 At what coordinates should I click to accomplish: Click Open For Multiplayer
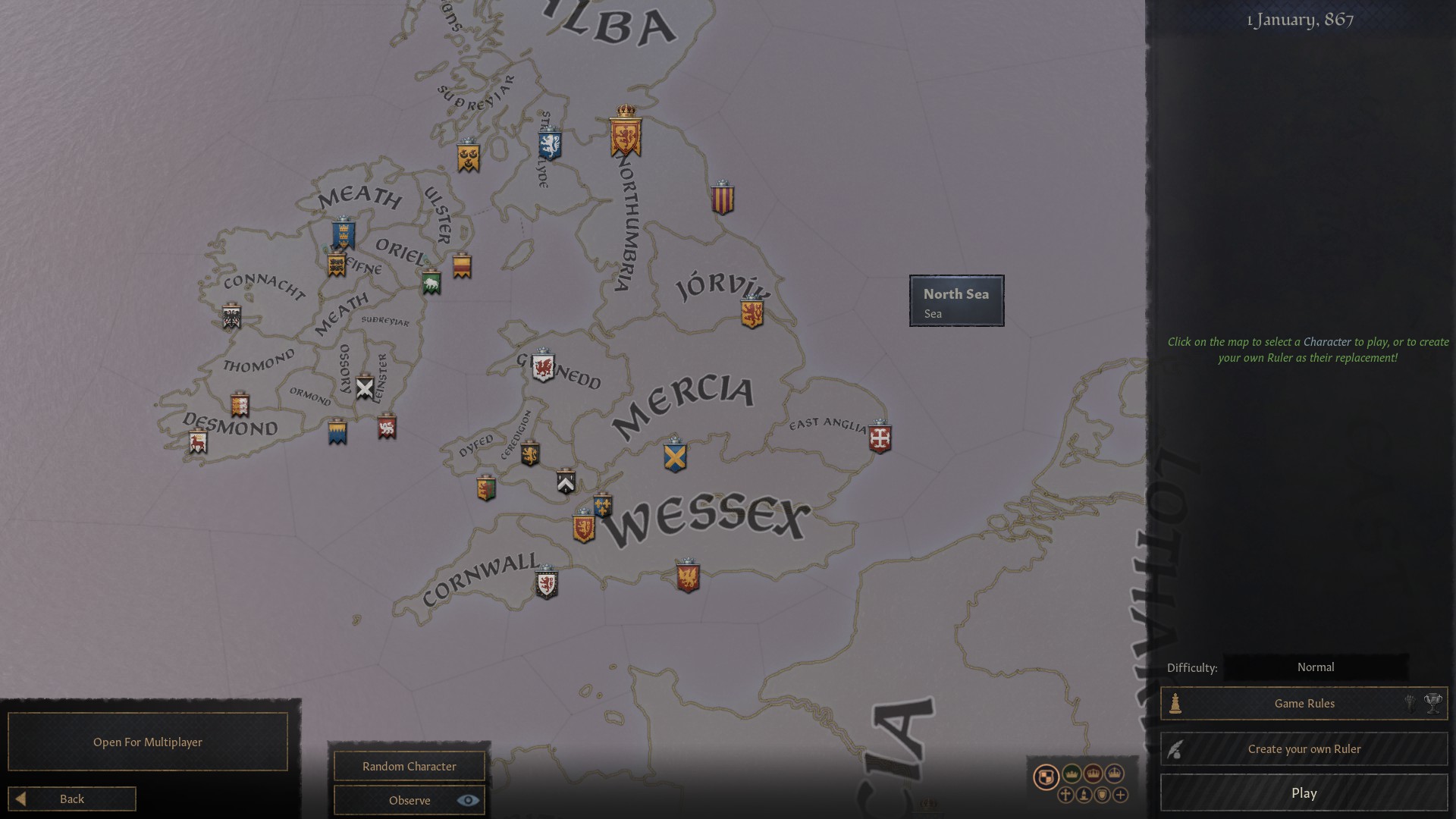pyautogui.click(x=147, y=742)
